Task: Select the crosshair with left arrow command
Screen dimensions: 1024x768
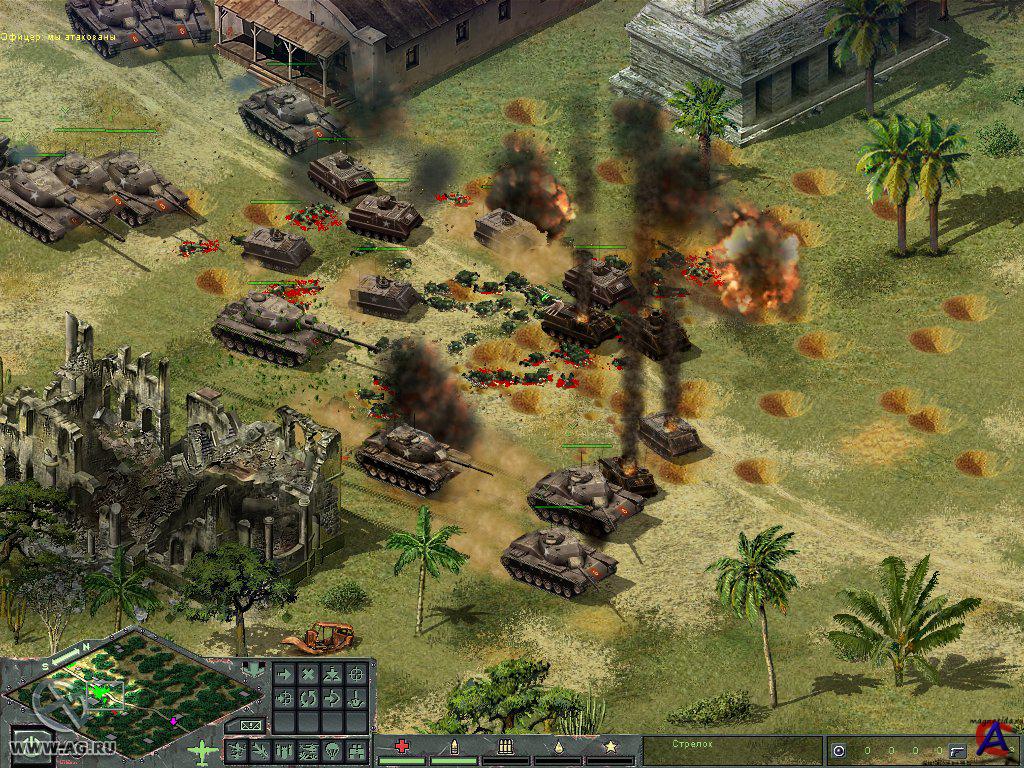Action: click(x=284, y=698)
